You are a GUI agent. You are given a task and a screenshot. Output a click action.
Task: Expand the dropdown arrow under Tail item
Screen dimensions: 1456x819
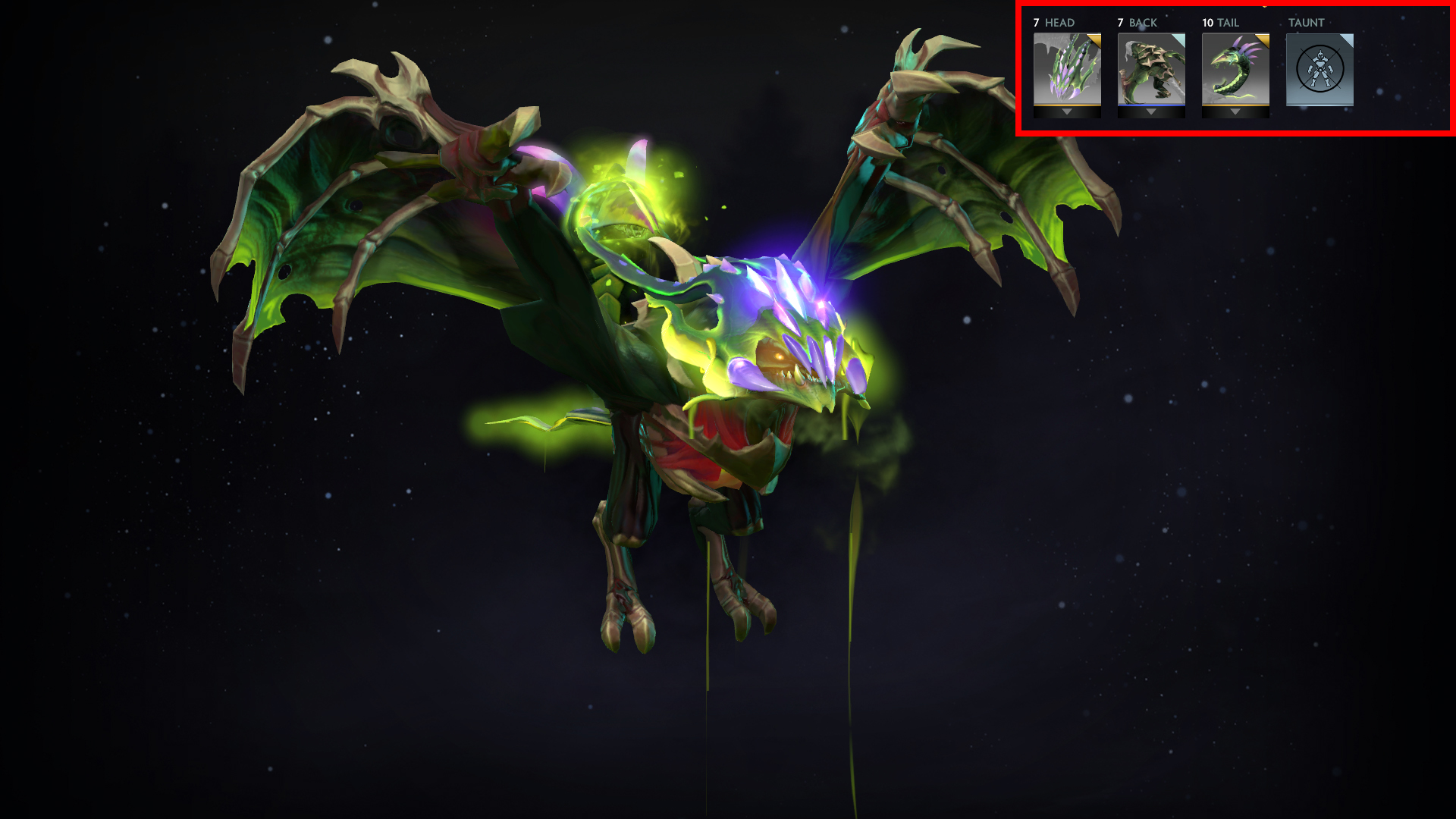tap(1235, 112)
